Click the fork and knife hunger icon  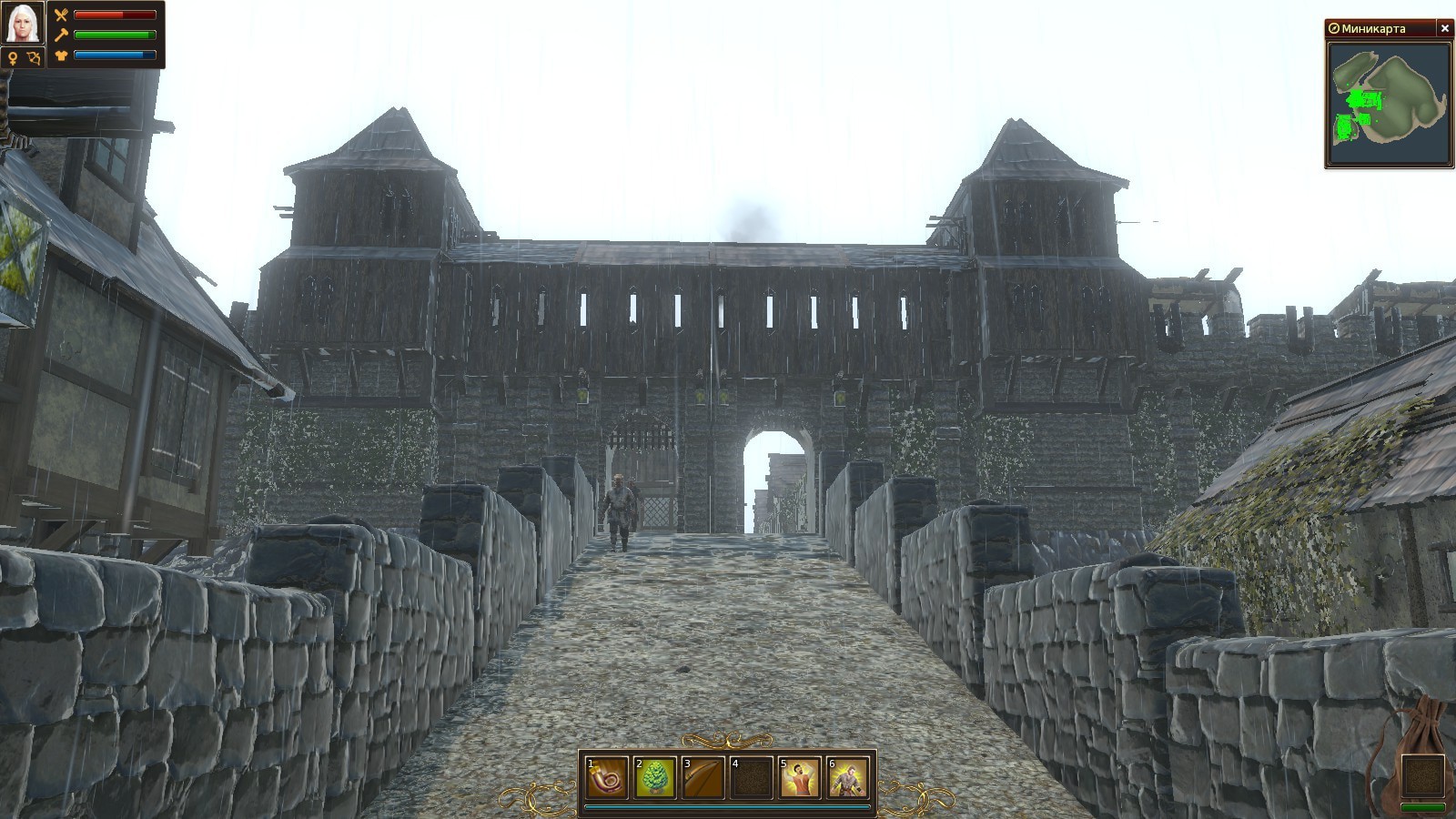click(x=61, y=15)
